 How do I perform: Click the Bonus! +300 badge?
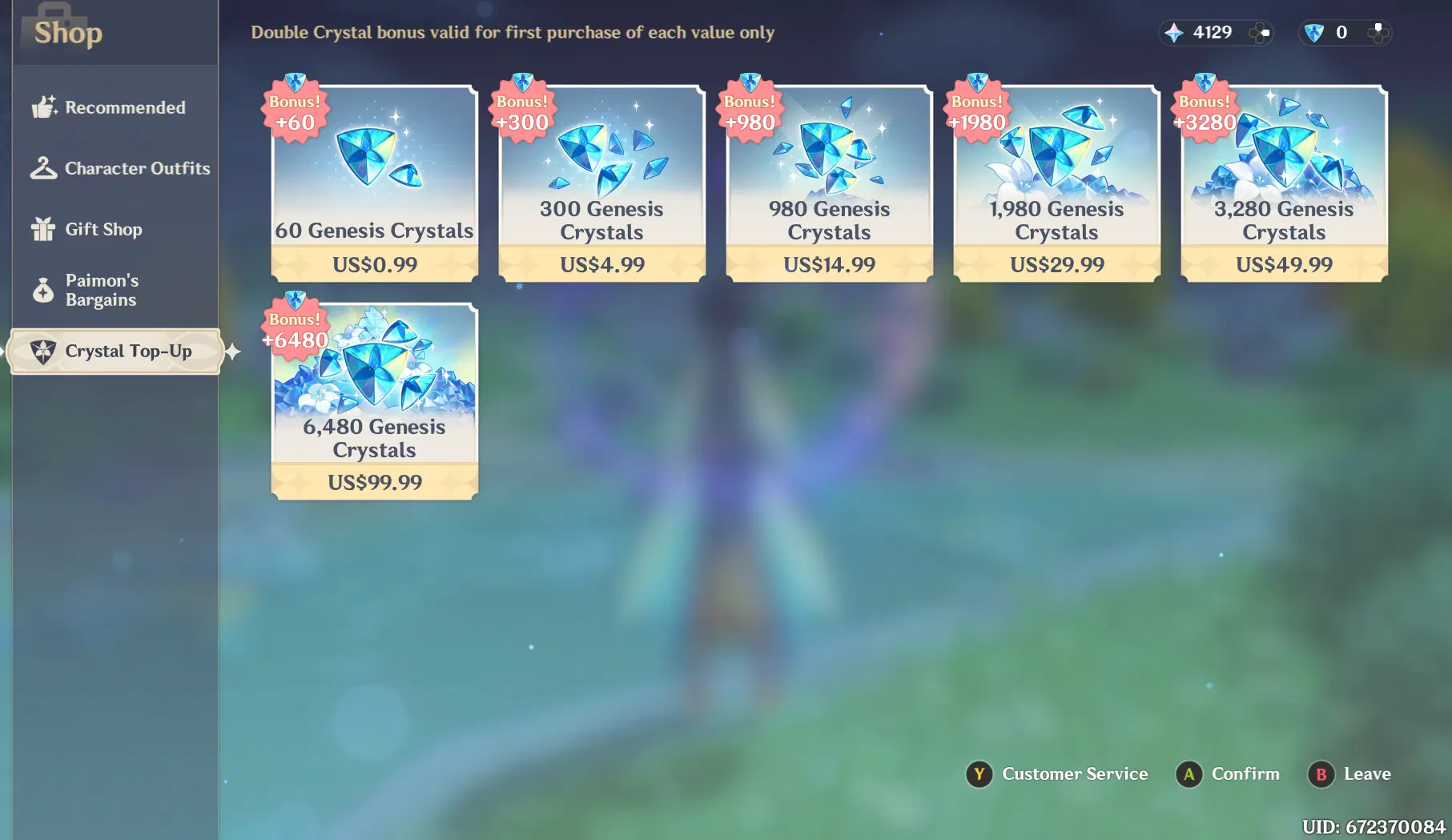[521, 112]
